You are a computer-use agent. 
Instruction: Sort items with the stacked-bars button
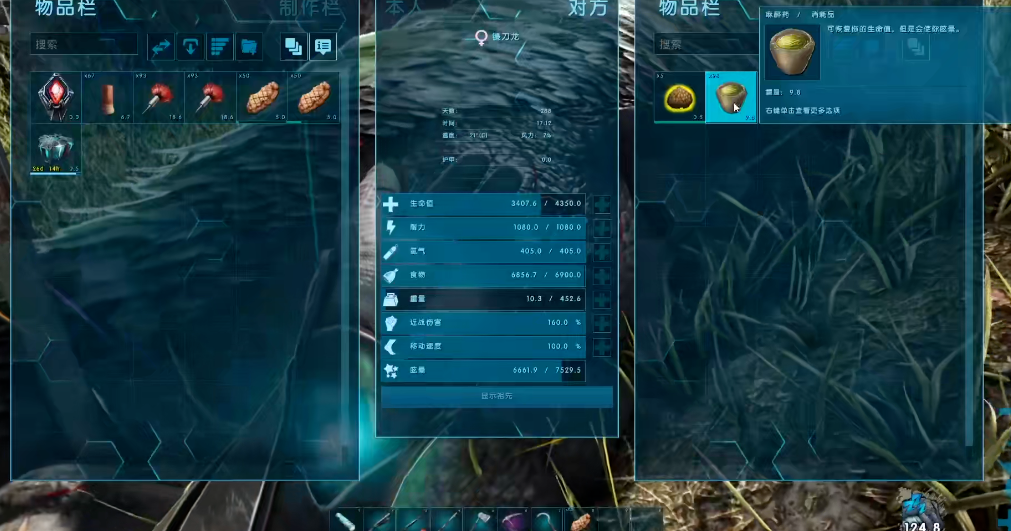(x=220, y=46)
